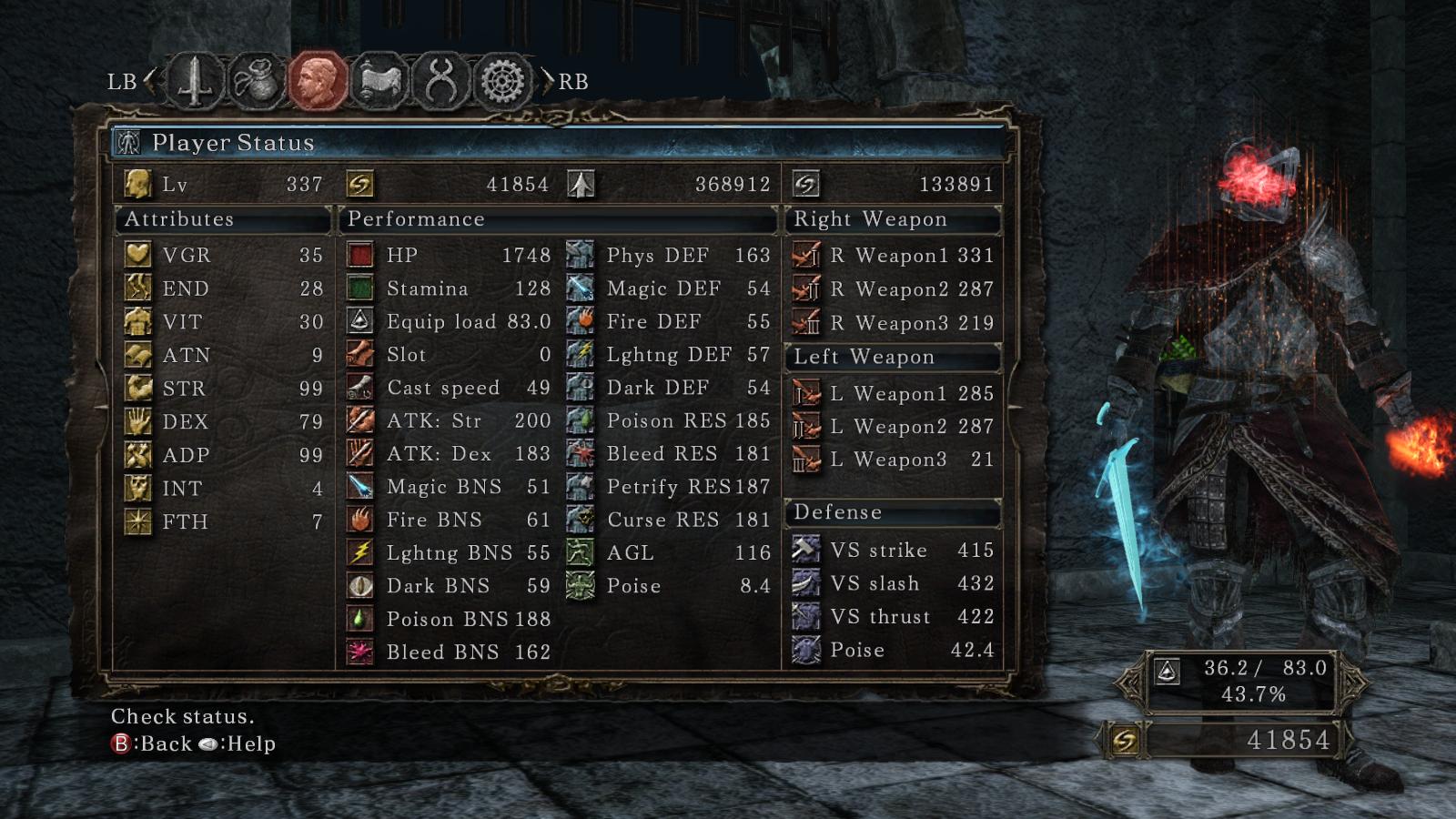This screenshot has height=819, width=1456.
Task: Click the Poison BNS stat row
Action: (x=450, y=620)
